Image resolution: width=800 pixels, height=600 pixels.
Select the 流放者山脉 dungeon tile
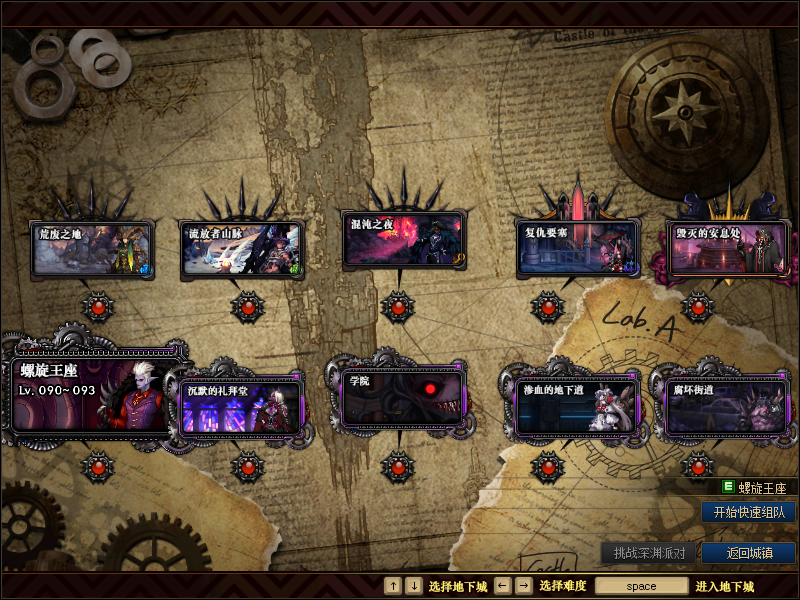[242, 250]
